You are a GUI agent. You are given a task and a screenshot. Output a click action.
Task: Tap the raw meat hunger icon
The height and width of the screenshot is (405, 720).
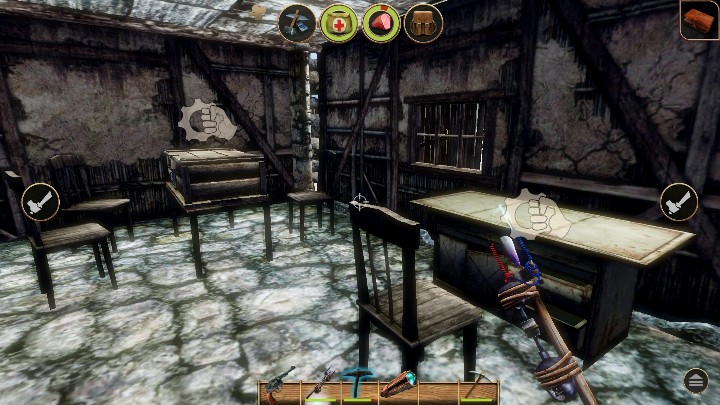(x=381, y=22)
